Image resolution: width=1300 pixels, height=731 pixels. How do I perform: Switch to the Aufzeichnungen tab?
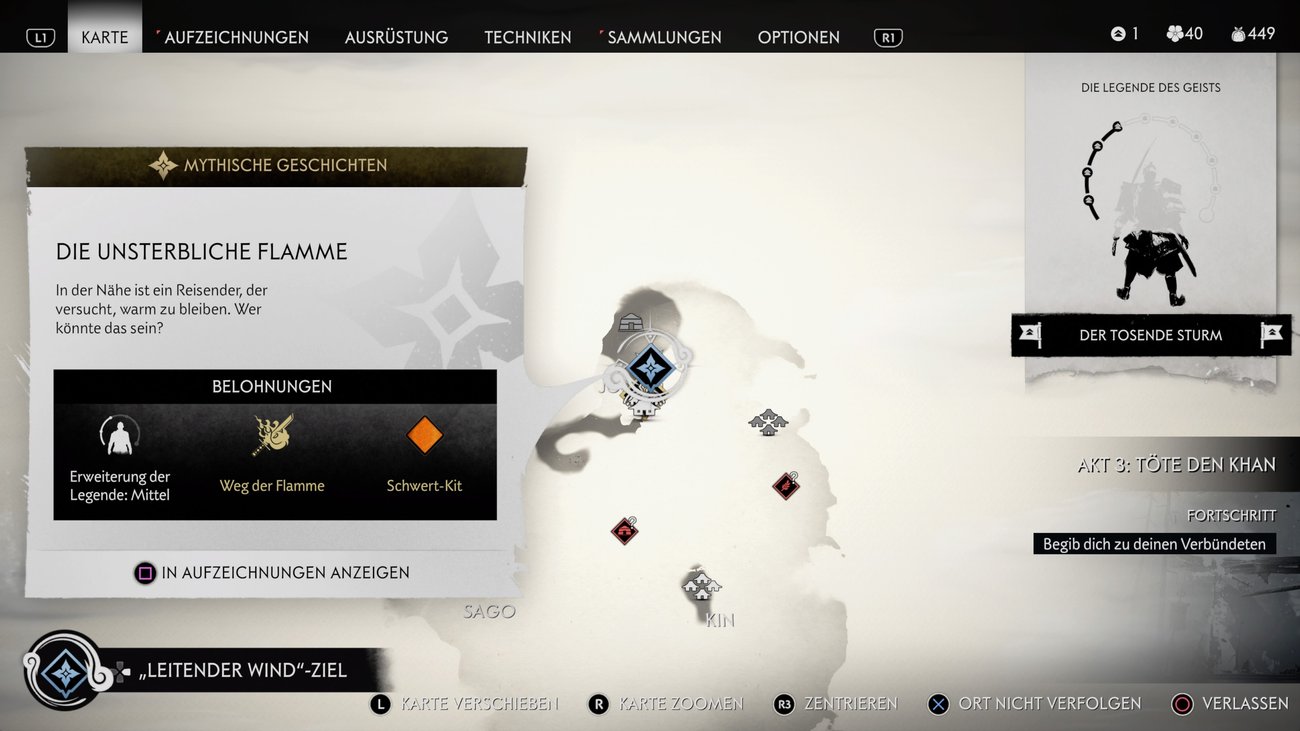click(236, 37)
